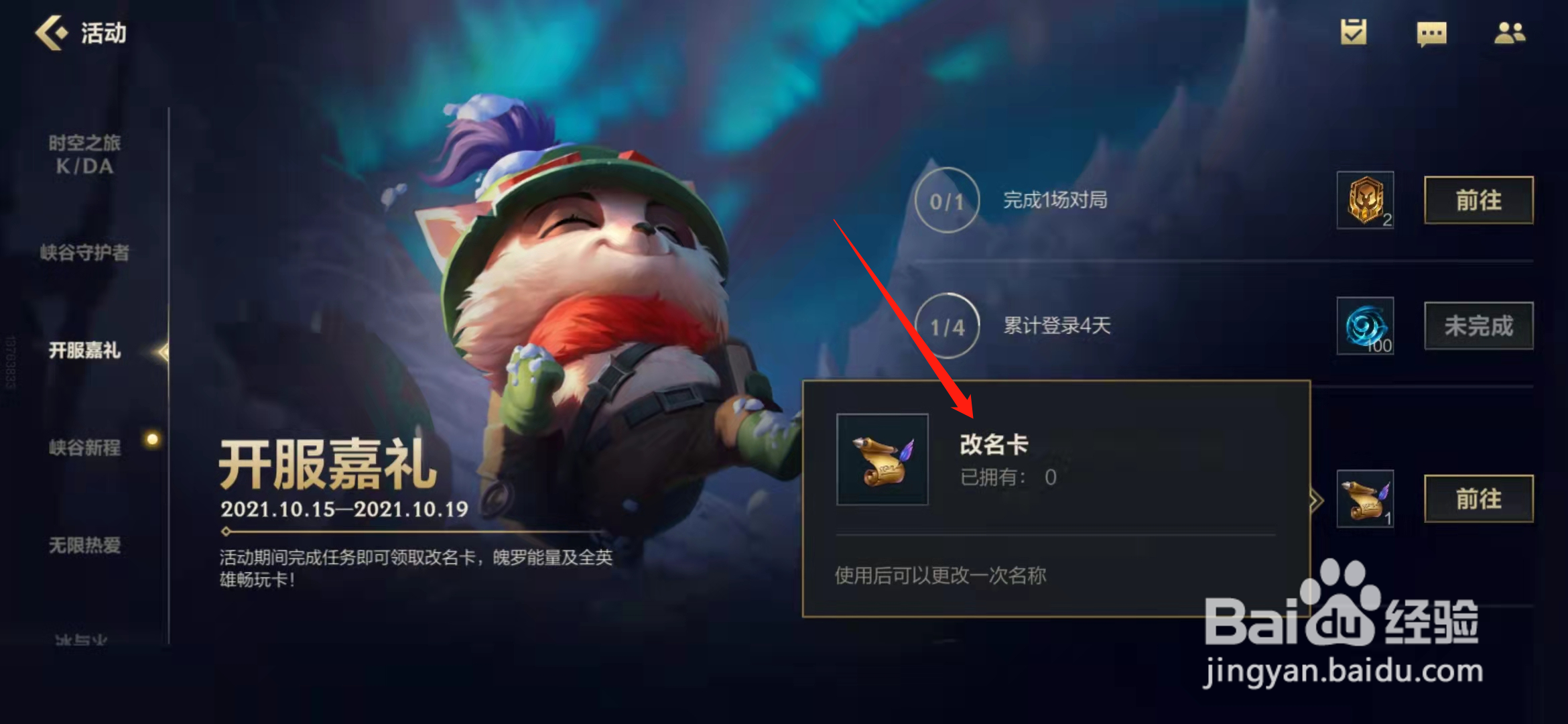Click the 0/1 match progress circle
1568x724 pixels.
[947, 200]
